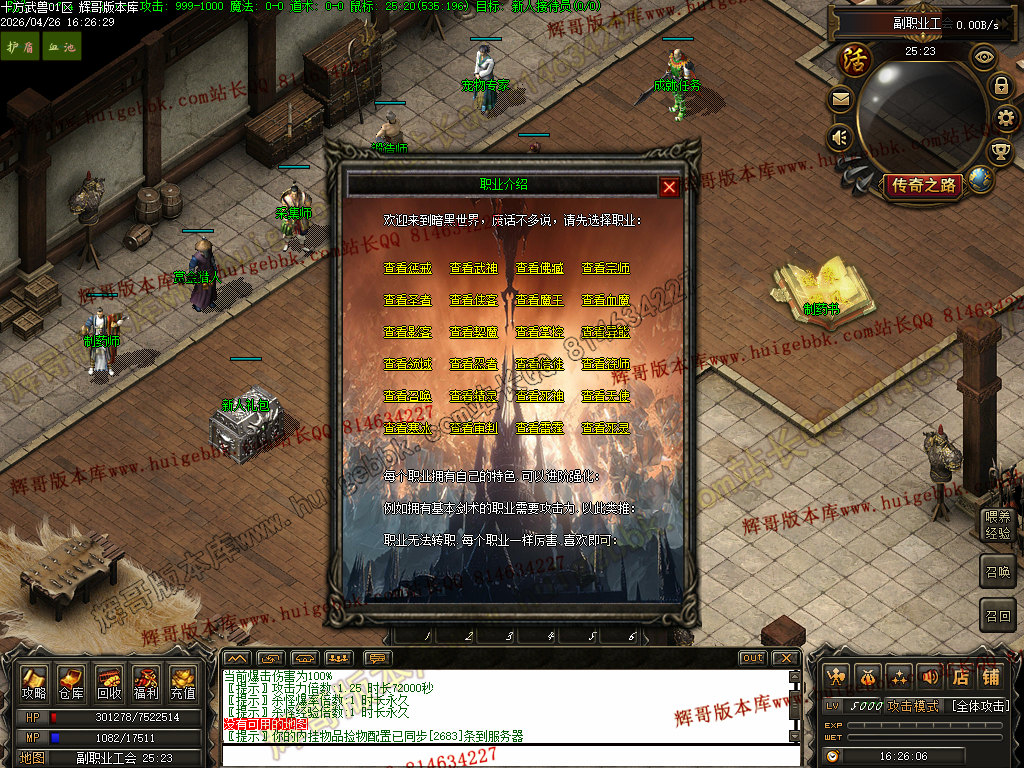1024x768 pixels.
Task: View the 武神 class link
Action: pyautogui.click(x=473, y=268)
